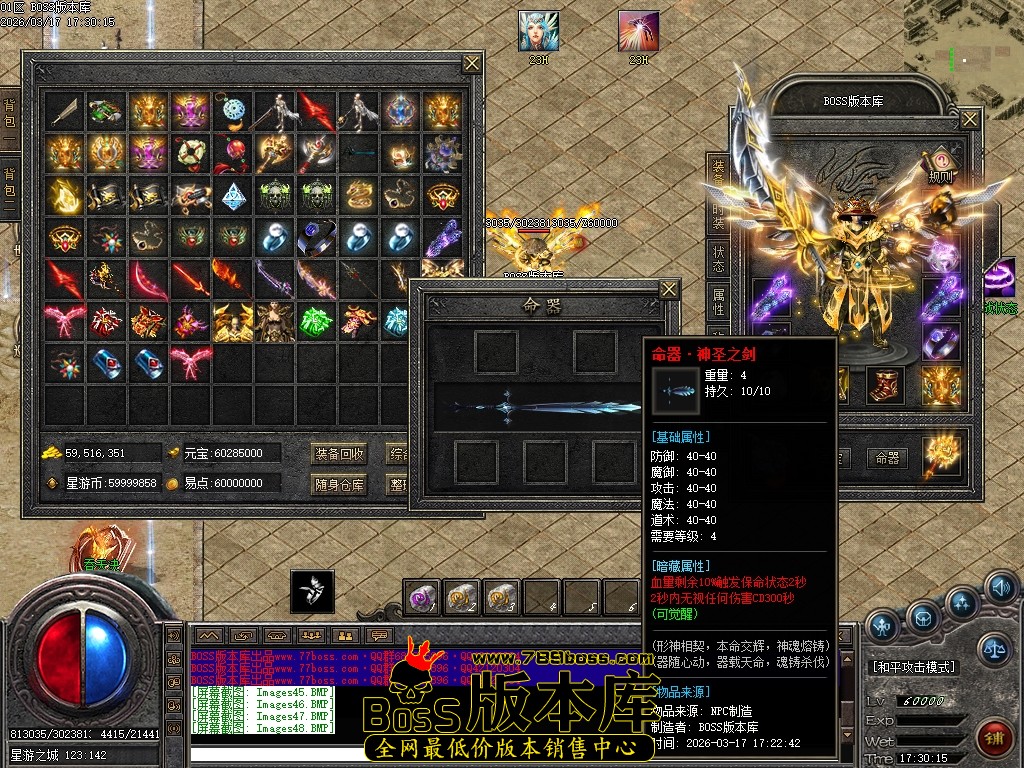Select the green-haired skull helmet item
The height and width of the screenshot is (768, 1024).
(x=275, y=193)
